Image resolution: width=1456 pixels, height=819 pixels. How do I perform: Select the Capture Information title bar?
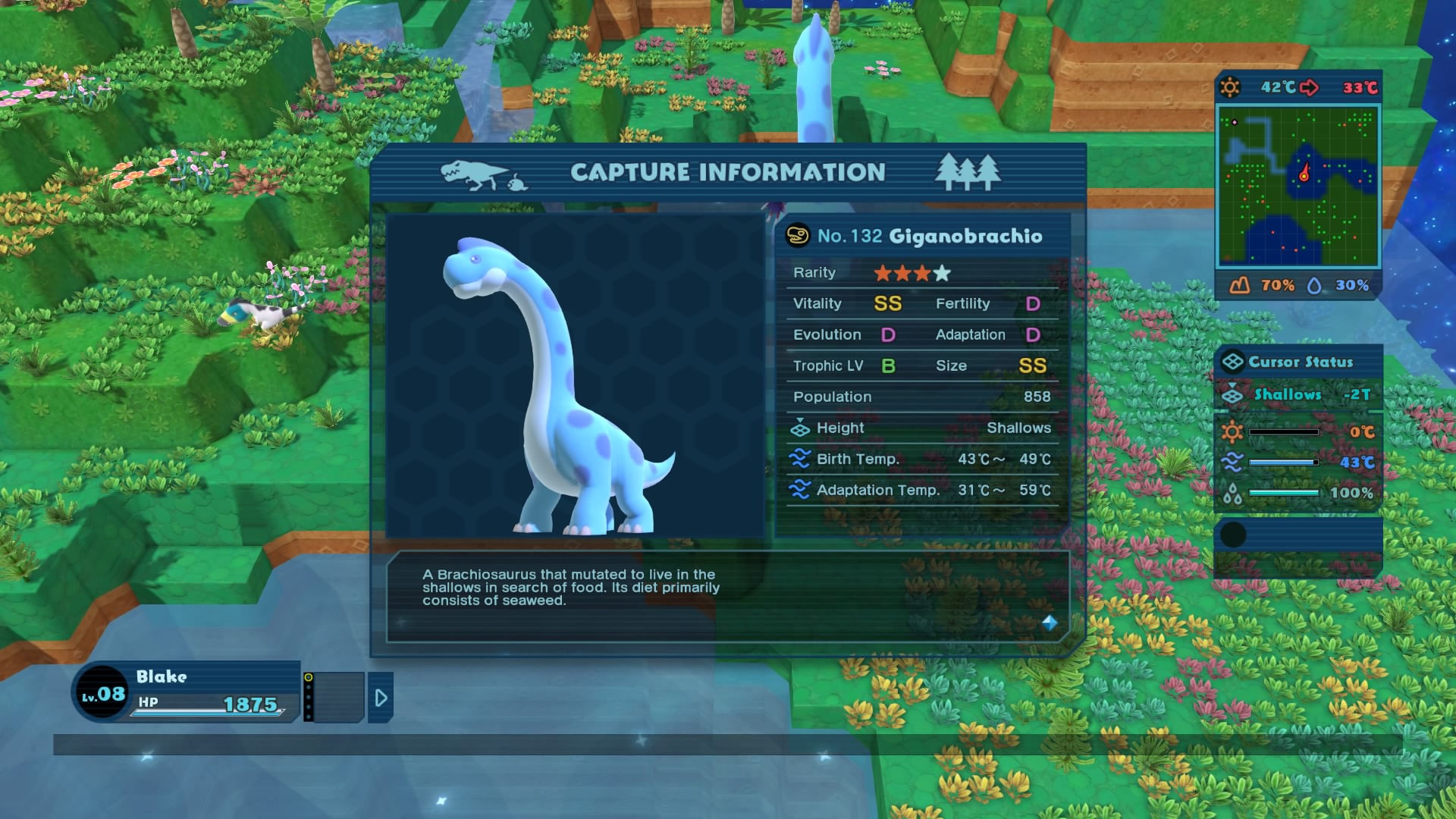tap(727, 171)
